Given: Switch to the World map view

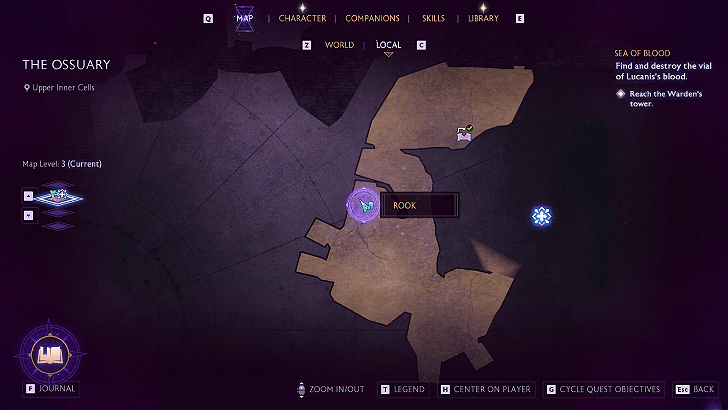Looking at the screenshot, I should pos(339,45).
